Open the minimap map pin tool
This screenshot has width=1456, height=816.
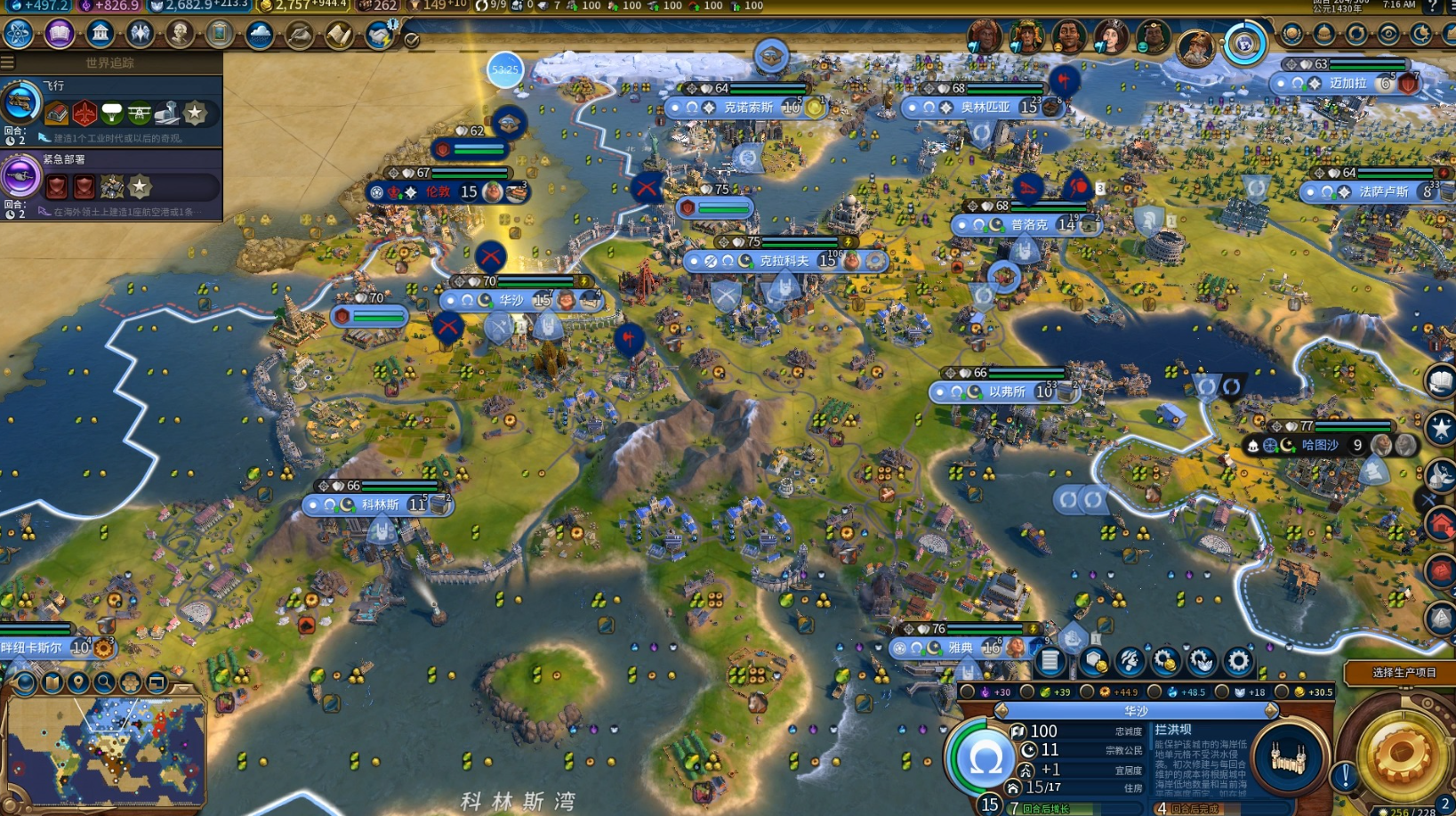point(78,683)
